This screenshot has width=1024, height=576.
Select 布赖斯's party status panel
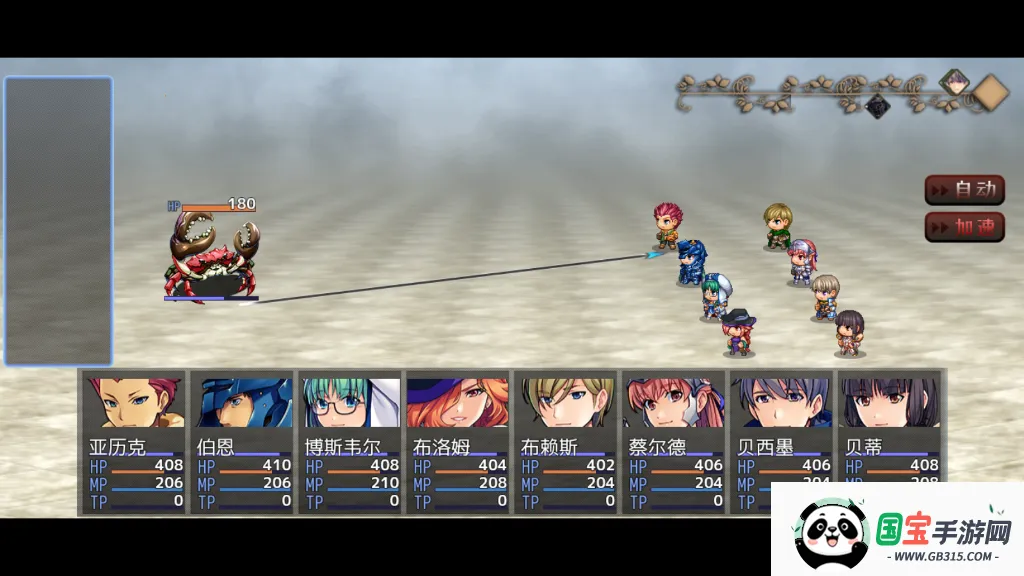(x=567, y=443)
